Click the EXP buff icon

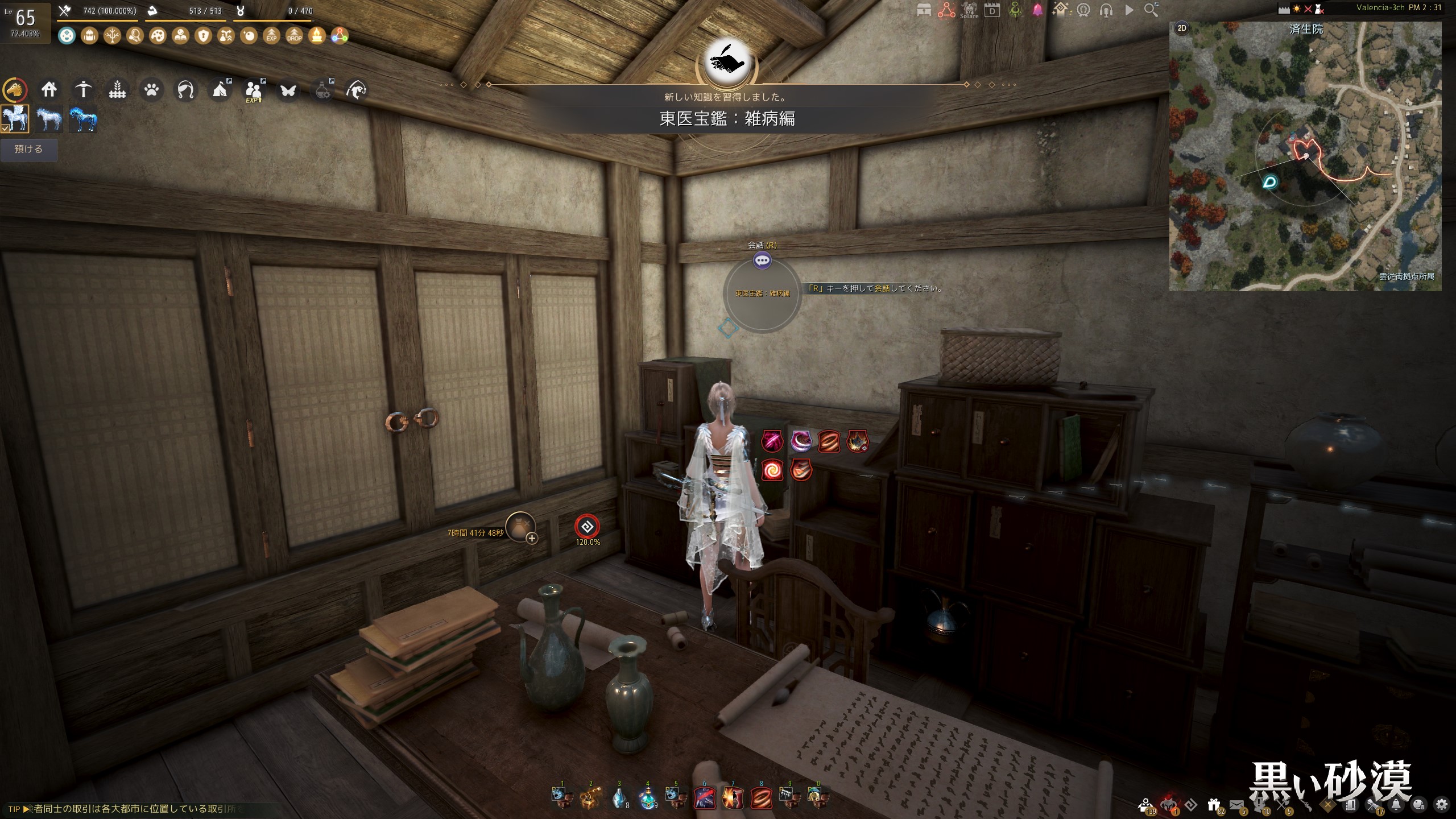point(271,36)
